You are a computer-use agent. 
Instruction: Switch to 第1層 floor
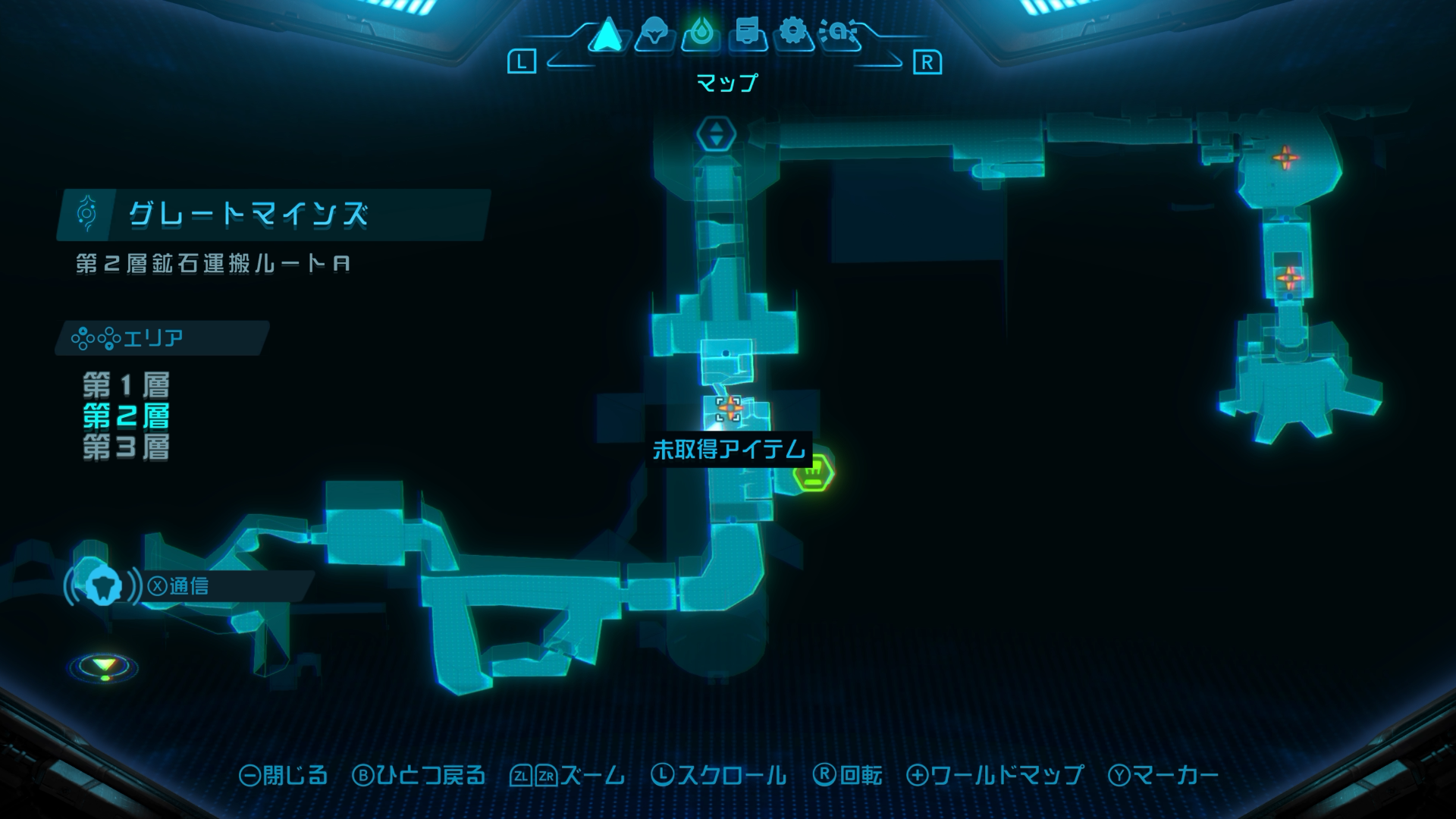[126, 385]
